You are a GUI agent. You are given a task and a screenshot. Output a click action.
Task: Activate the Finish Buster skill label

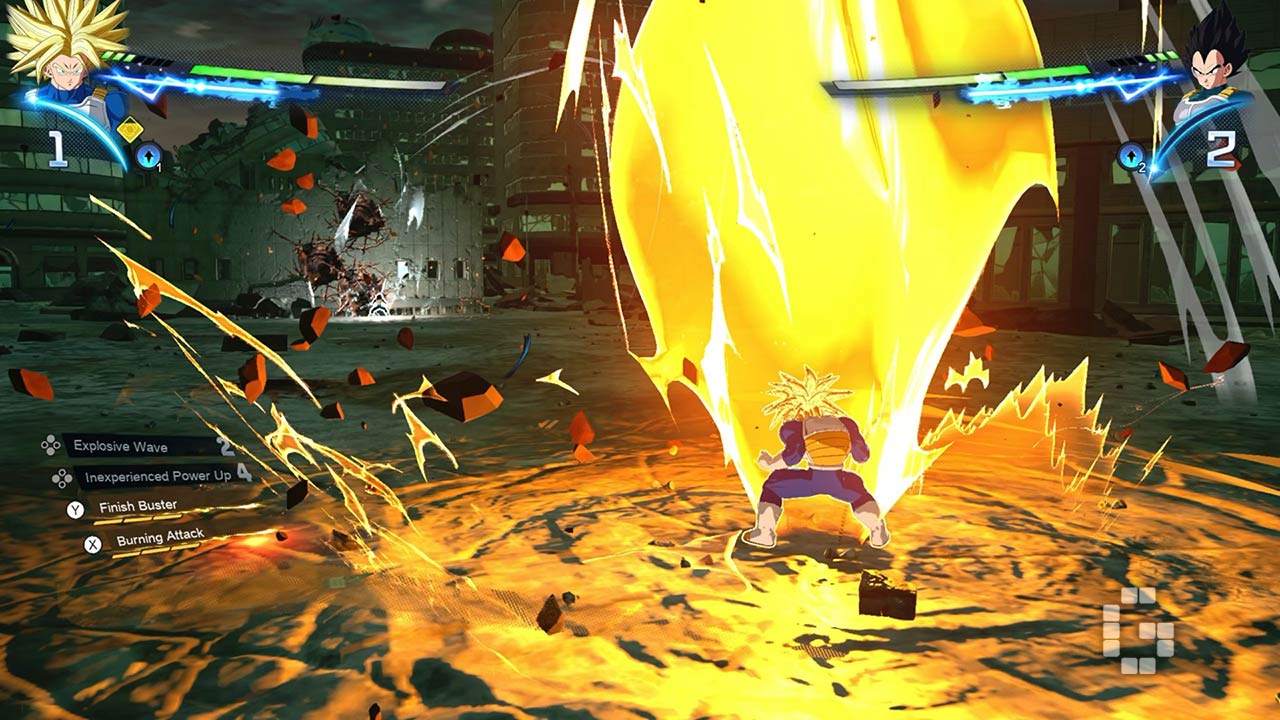pyautogui.click(x=138, y=506)
